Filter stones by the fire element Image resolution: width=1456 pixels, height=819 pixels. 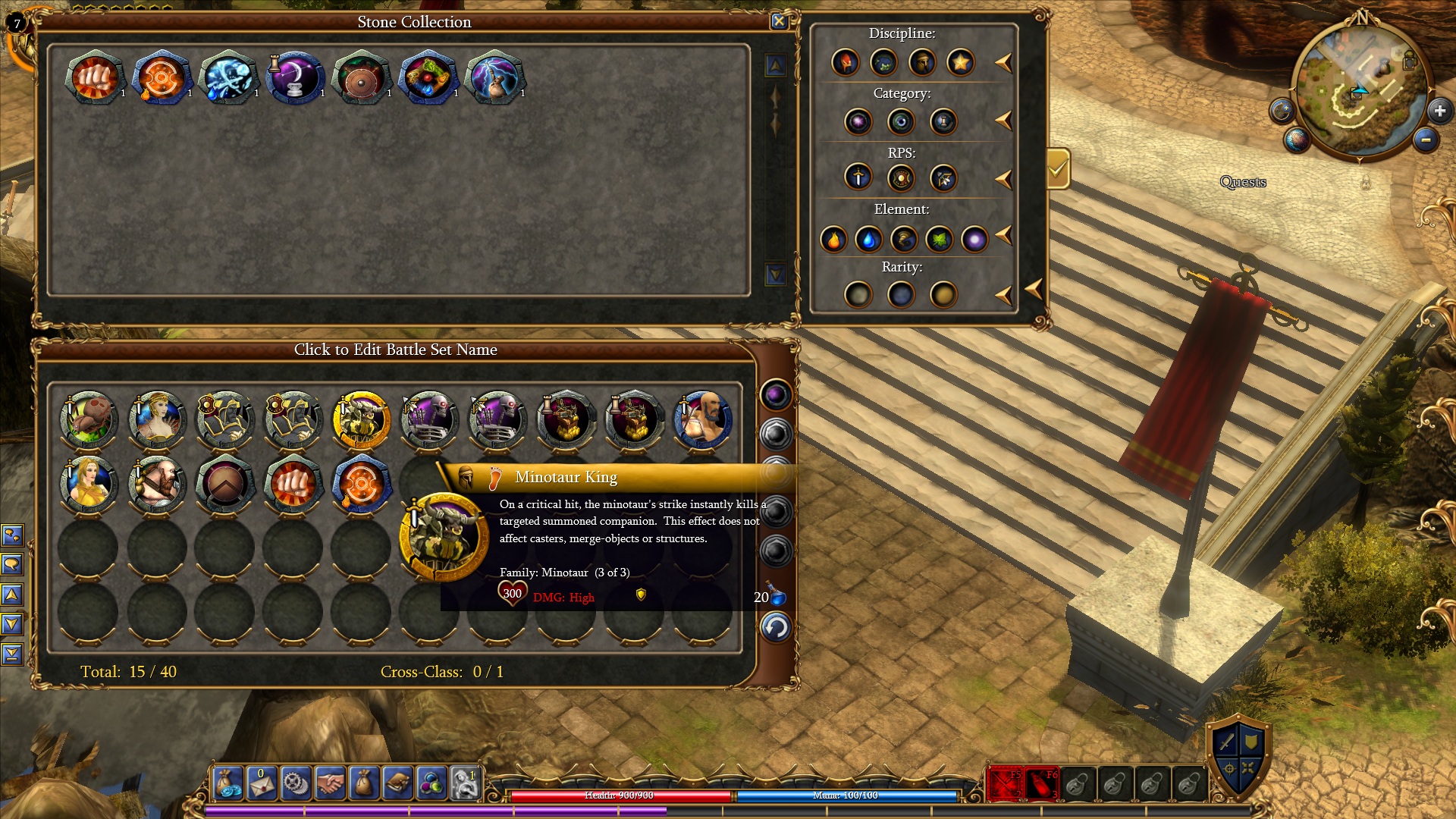click(833, 240)
